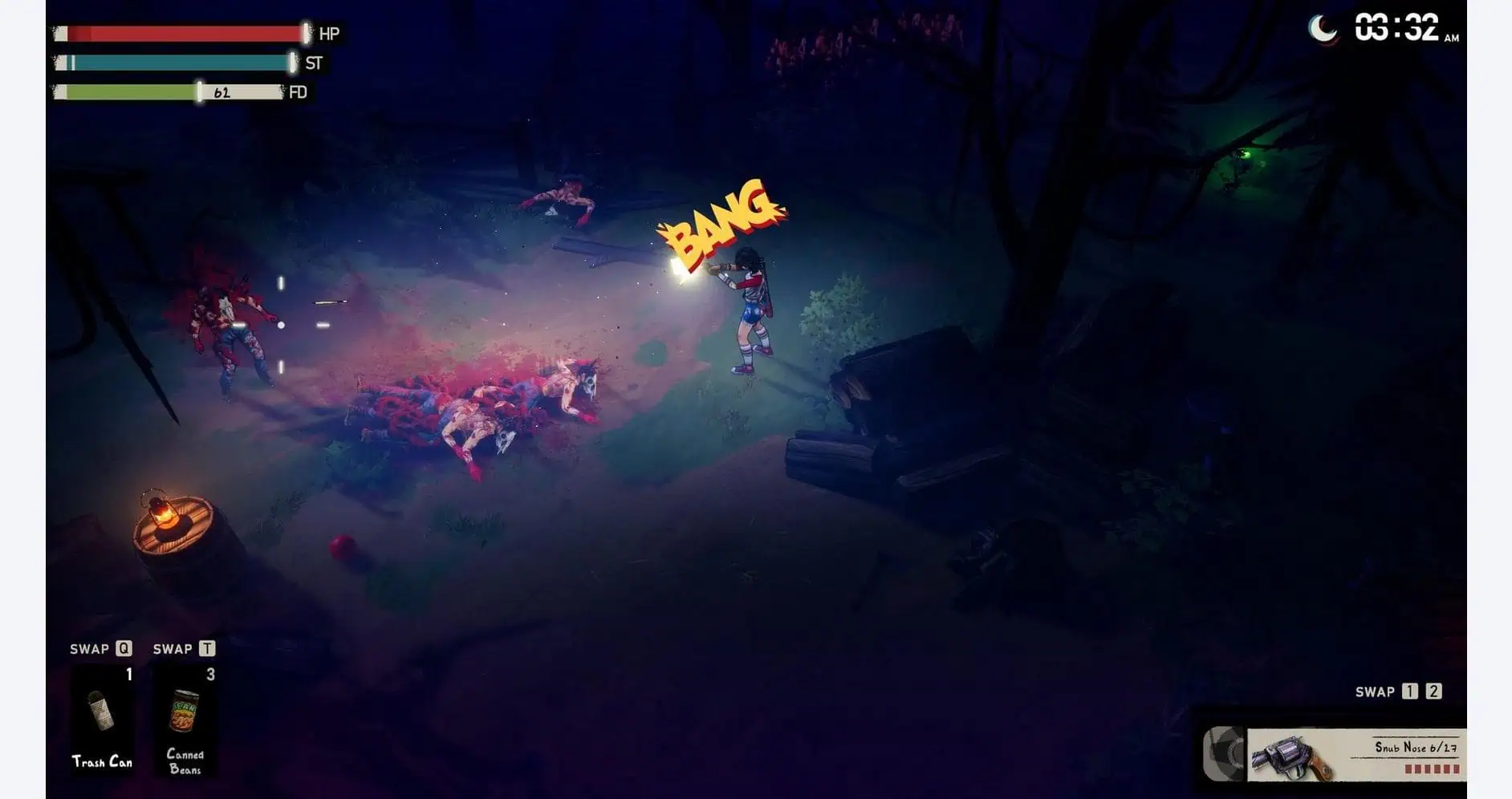Toggle weapon slot 2 in the swap panel
Screen dimensions: 1512x799
pos(1433,692)
